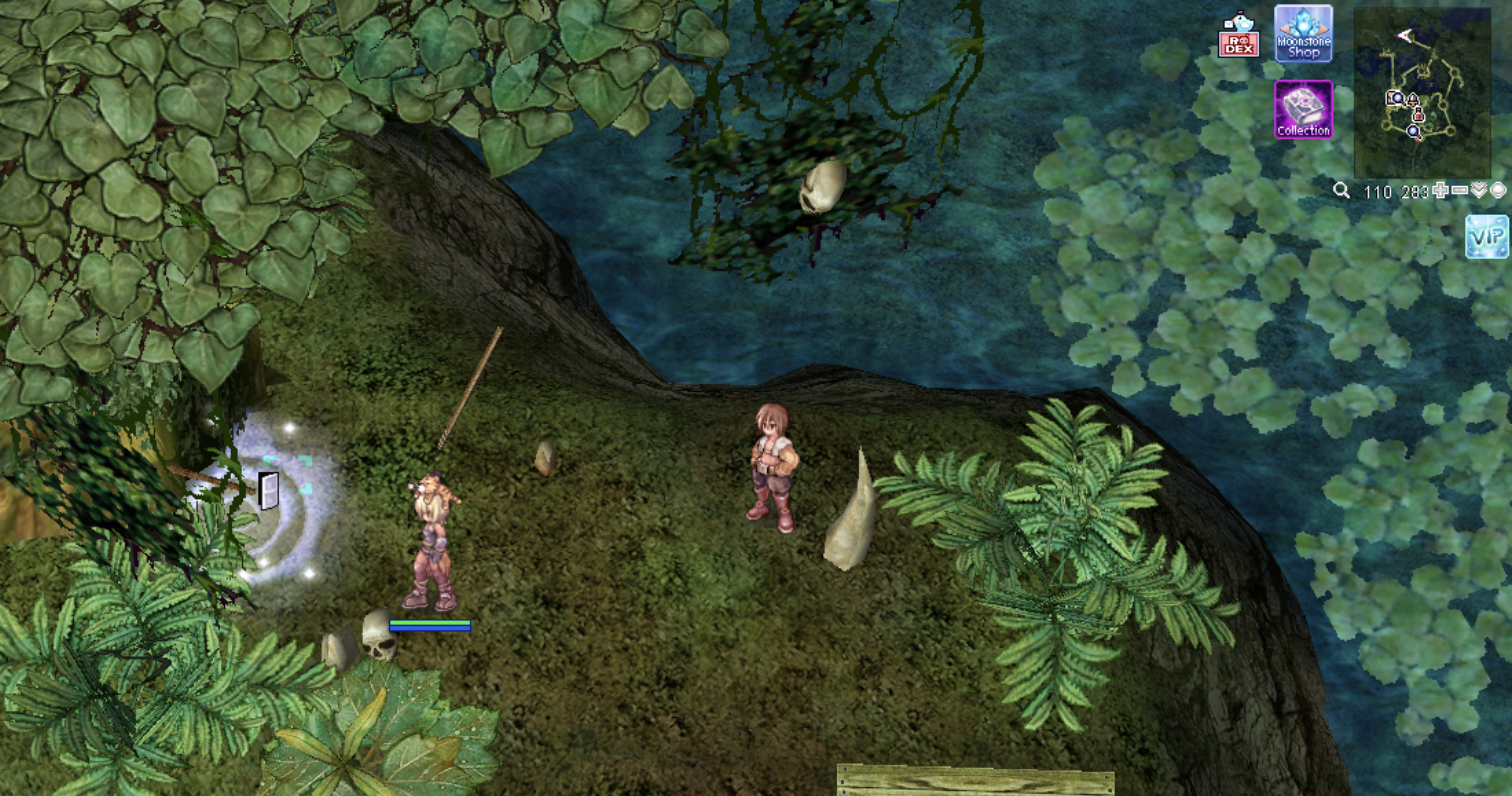Click the round button beside minimap controls
The width and height of the screenshot is (1512, 796).
(x=1497, y=190)
